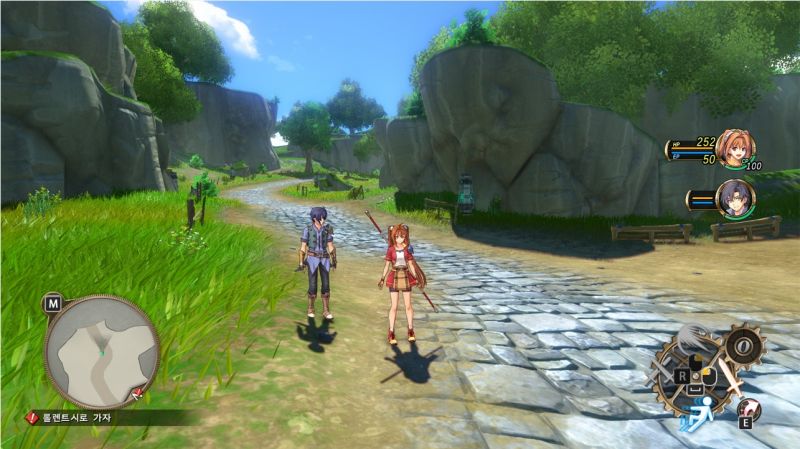
Task: Click the grey wing icon atop the gear wheel
Action: click(694, 339)
